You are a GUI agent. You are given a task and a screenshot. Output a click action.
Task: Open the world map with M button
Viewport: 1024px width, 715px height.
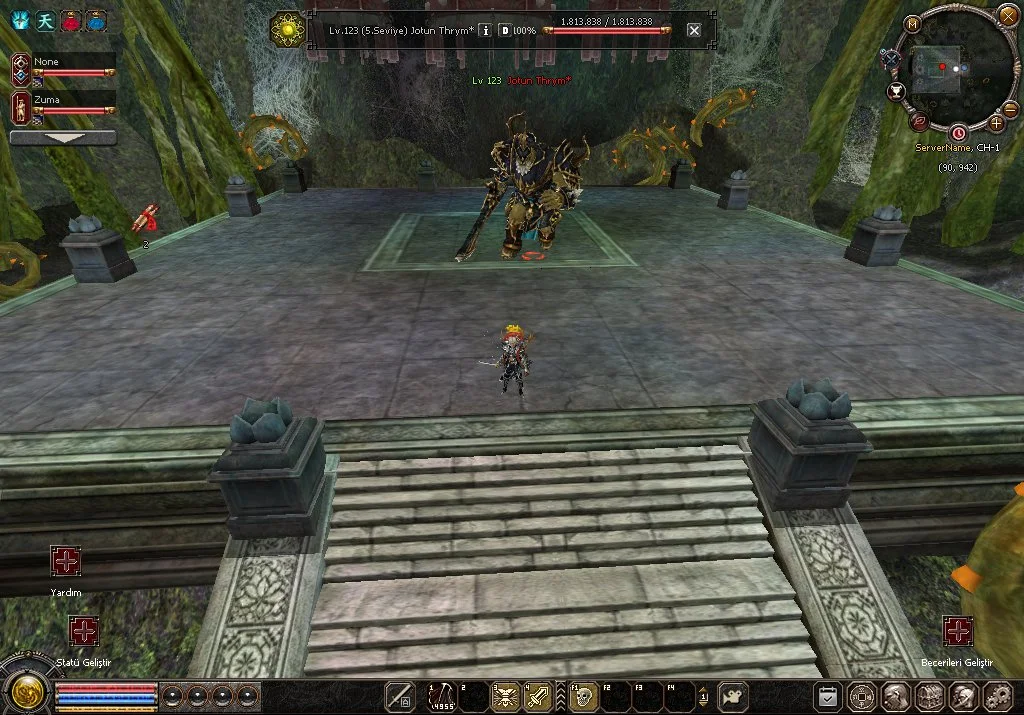tap(912, 24)
